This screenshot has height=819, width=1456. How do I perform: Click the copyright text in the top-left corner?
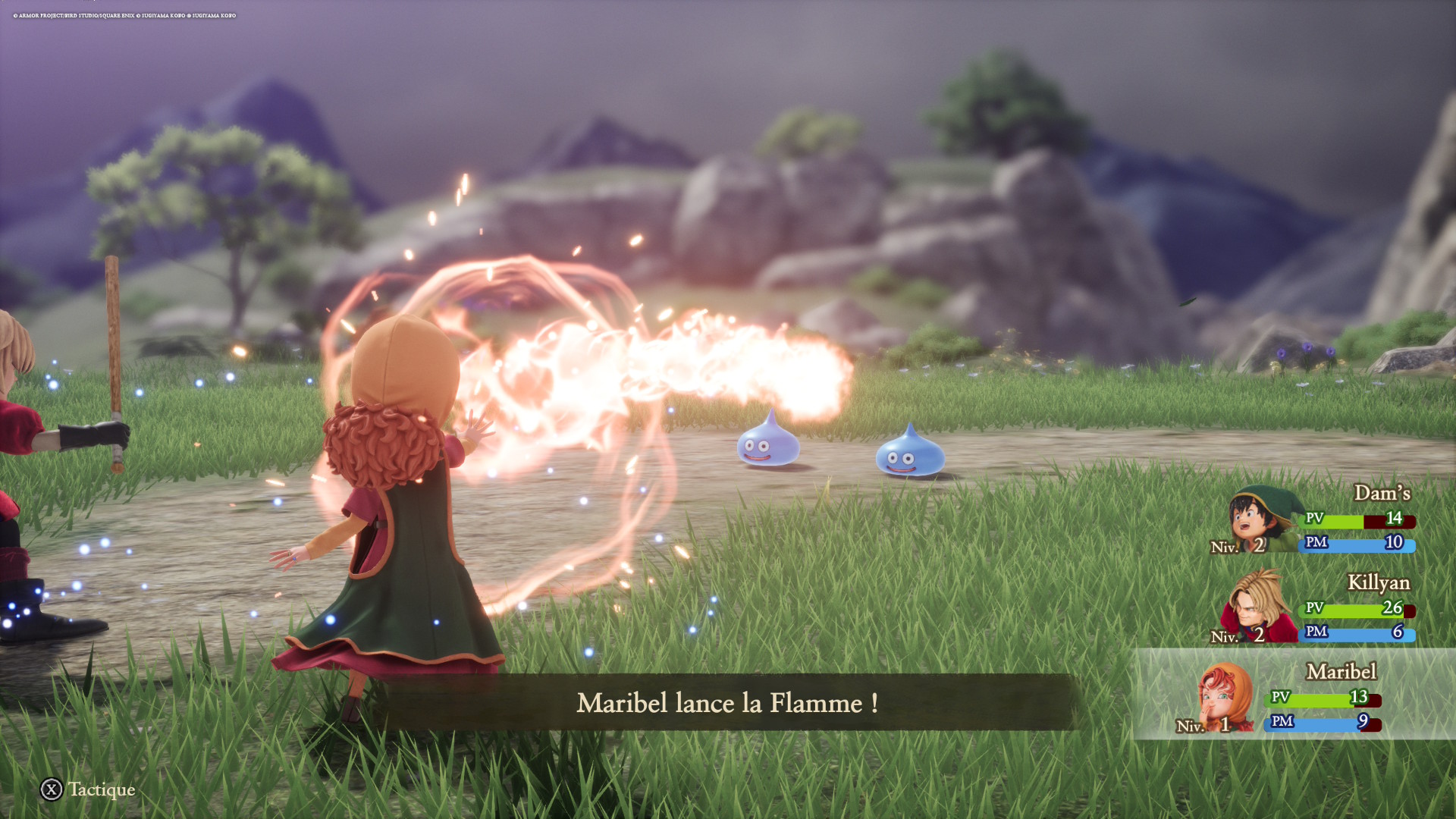coord(125,14)
